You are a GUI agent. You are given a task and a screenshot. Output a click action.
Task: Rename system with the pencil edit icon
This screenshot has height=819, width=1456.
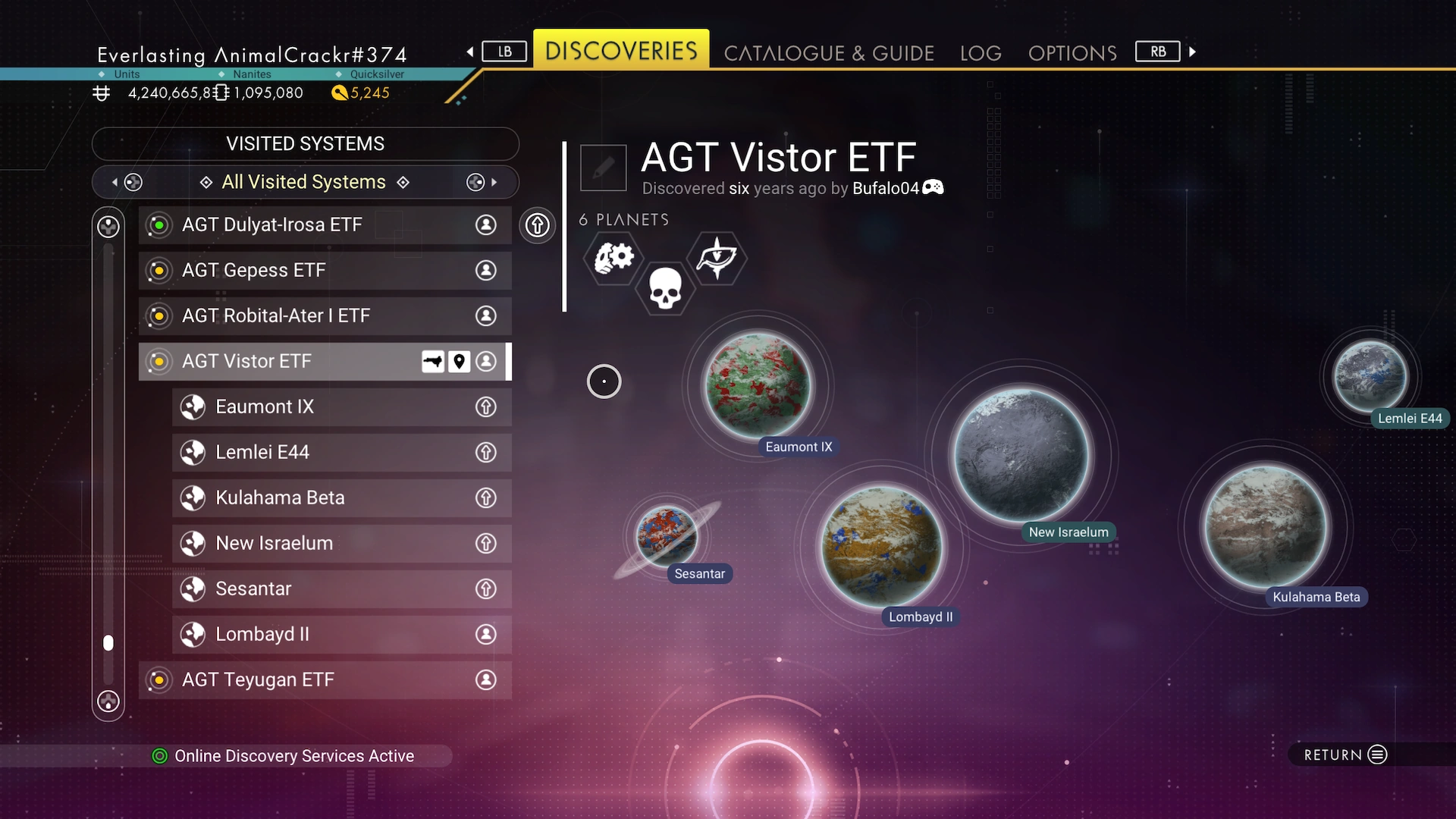point(603,168)
